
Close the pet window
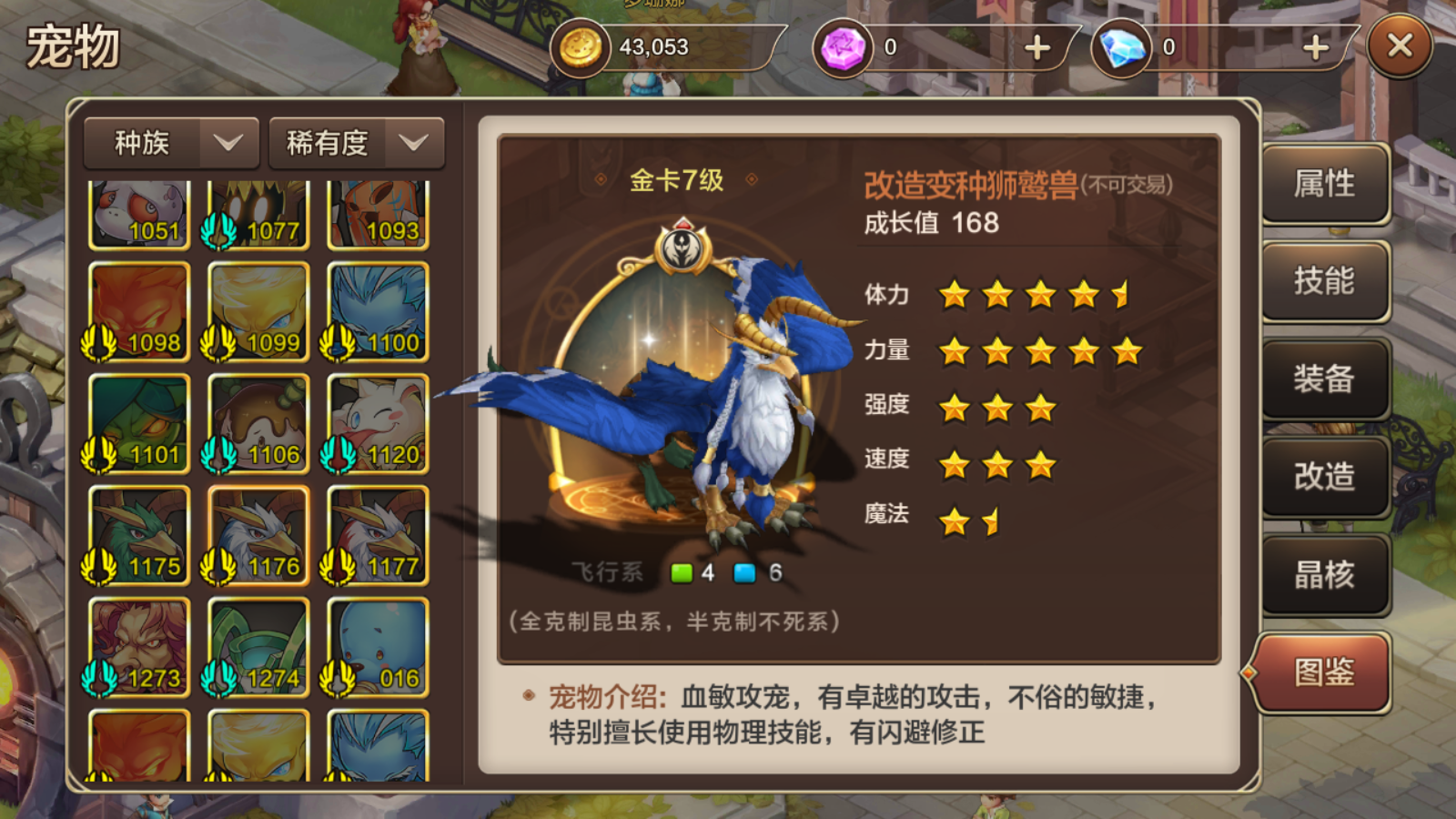1400,45
